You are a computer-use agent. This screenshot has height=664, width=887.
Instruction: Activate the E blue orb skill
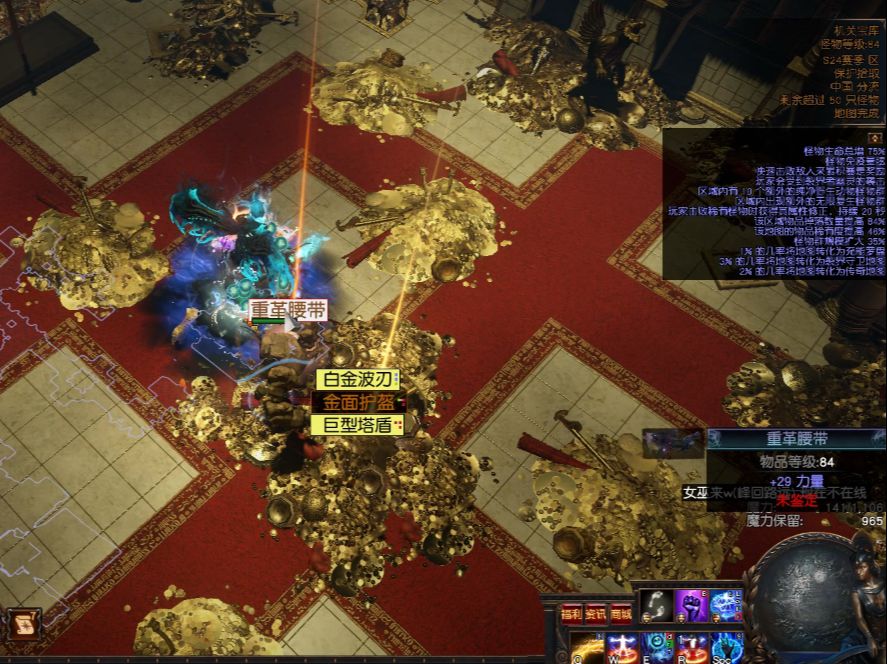(657, 648)
